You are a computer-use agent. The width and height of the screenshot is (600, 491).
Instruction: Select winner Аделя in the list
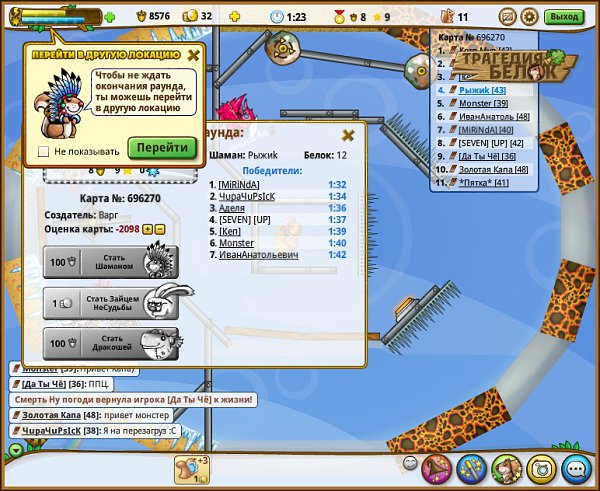pos(231,208)
